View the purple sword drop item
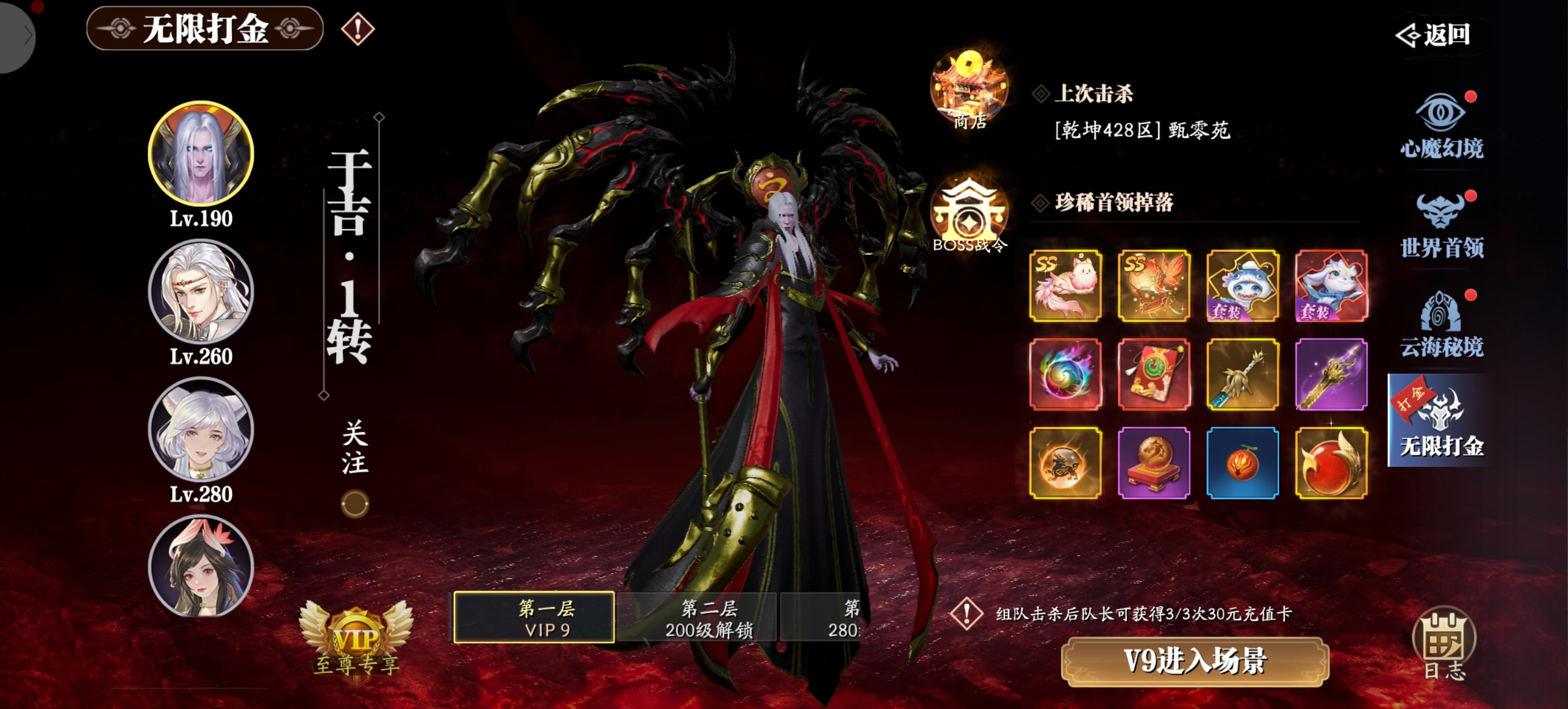Screen dimensions: 1568x709 pos(1331,374)
